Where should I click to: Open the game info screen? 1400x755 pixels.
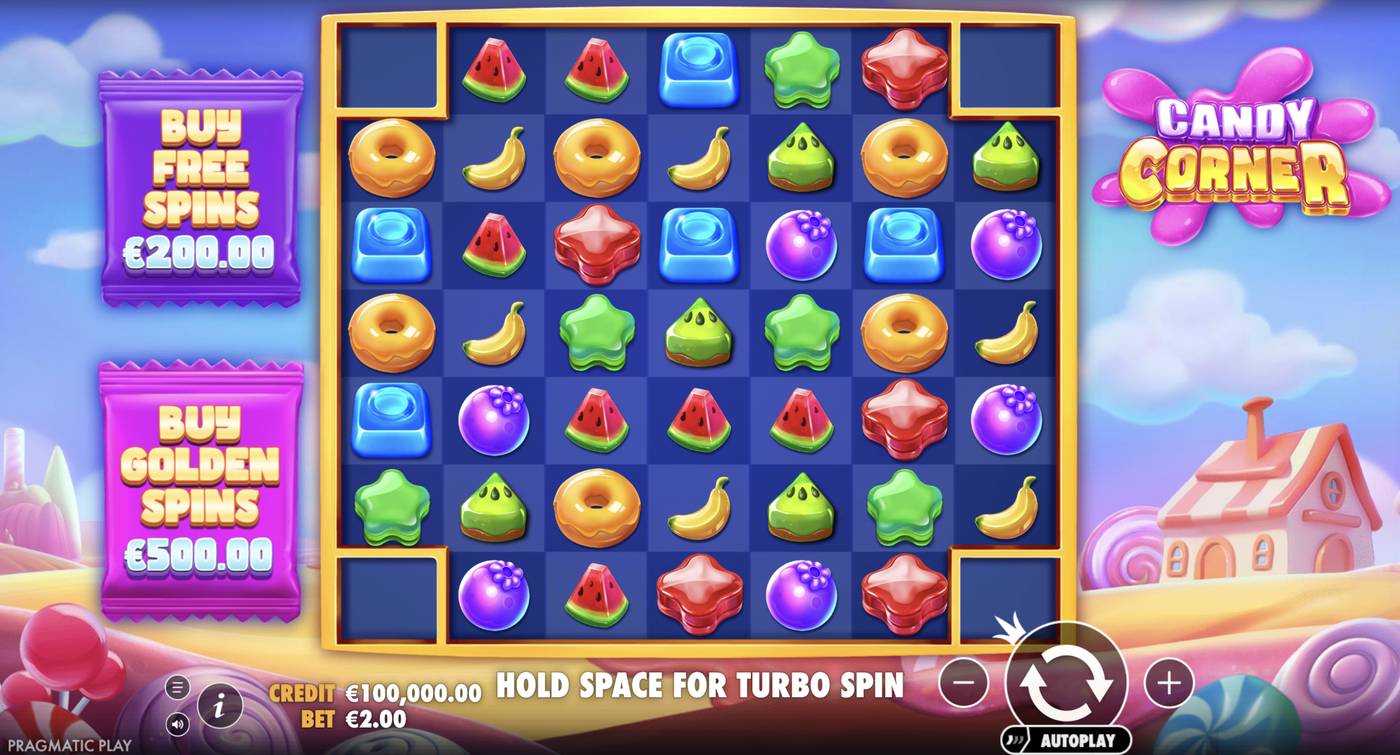[218, 703]
